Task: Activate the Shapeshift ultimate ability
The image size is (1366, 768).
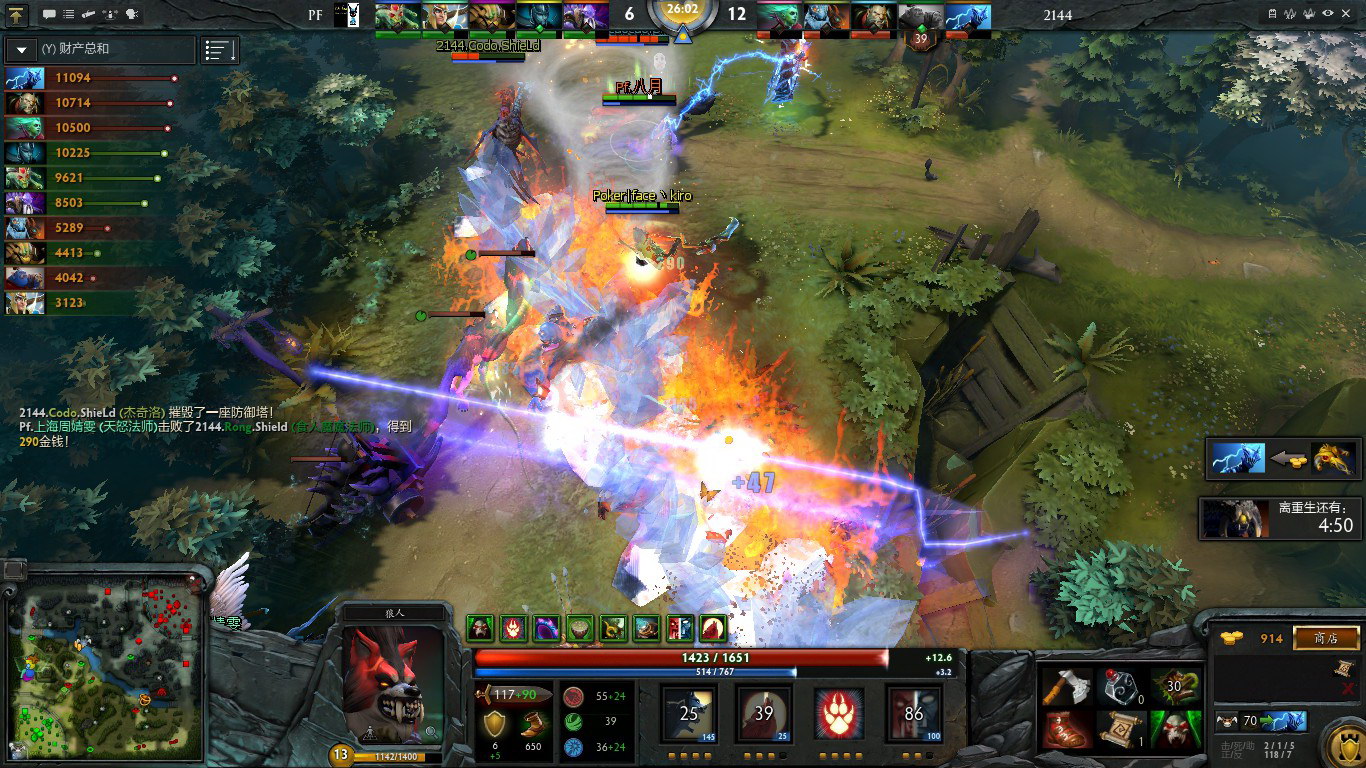Action: point(913,714)
